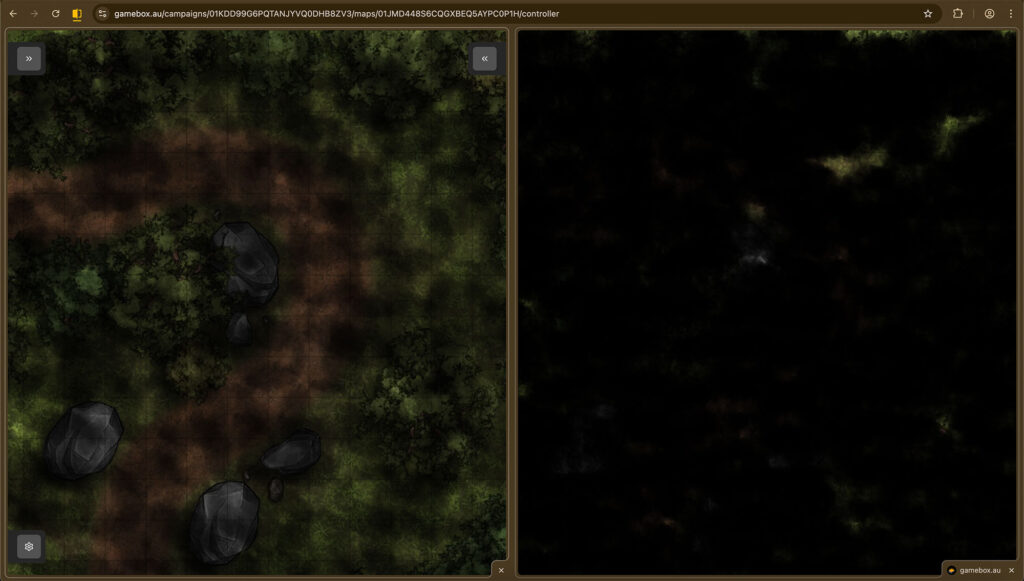Close the gamebox.au panel tab

1011,570
